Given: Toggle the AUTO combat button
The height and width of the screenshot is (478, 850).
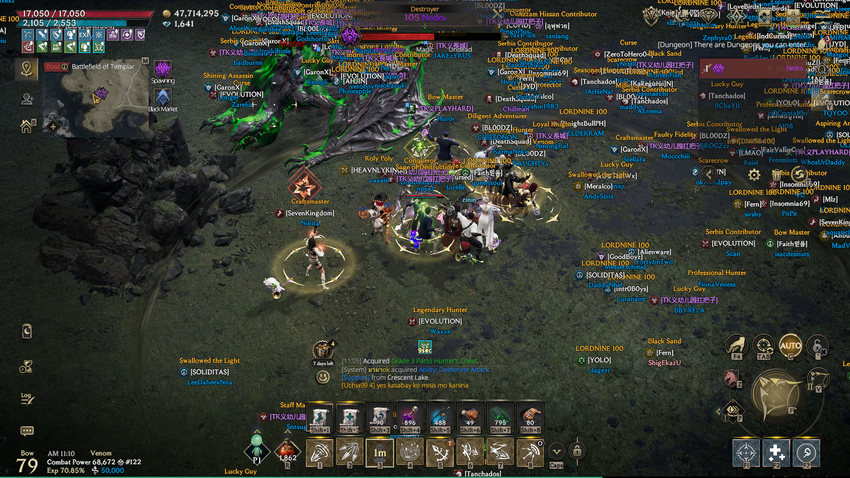Looking at the screenshot, I should tap(790, 347).
